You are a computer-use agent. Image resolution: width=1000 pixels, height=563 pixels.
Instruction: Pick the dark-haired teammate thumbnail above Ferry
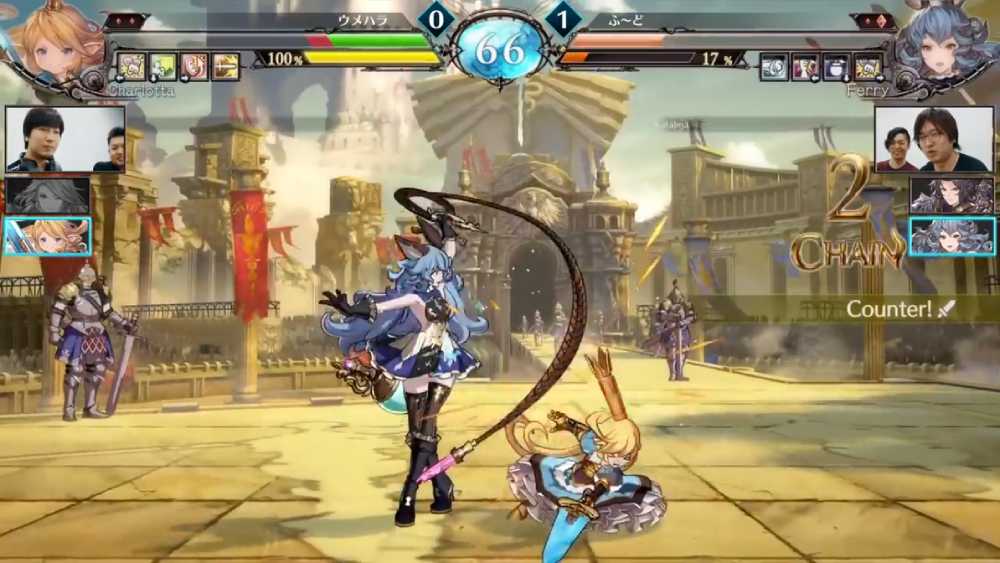951,195
